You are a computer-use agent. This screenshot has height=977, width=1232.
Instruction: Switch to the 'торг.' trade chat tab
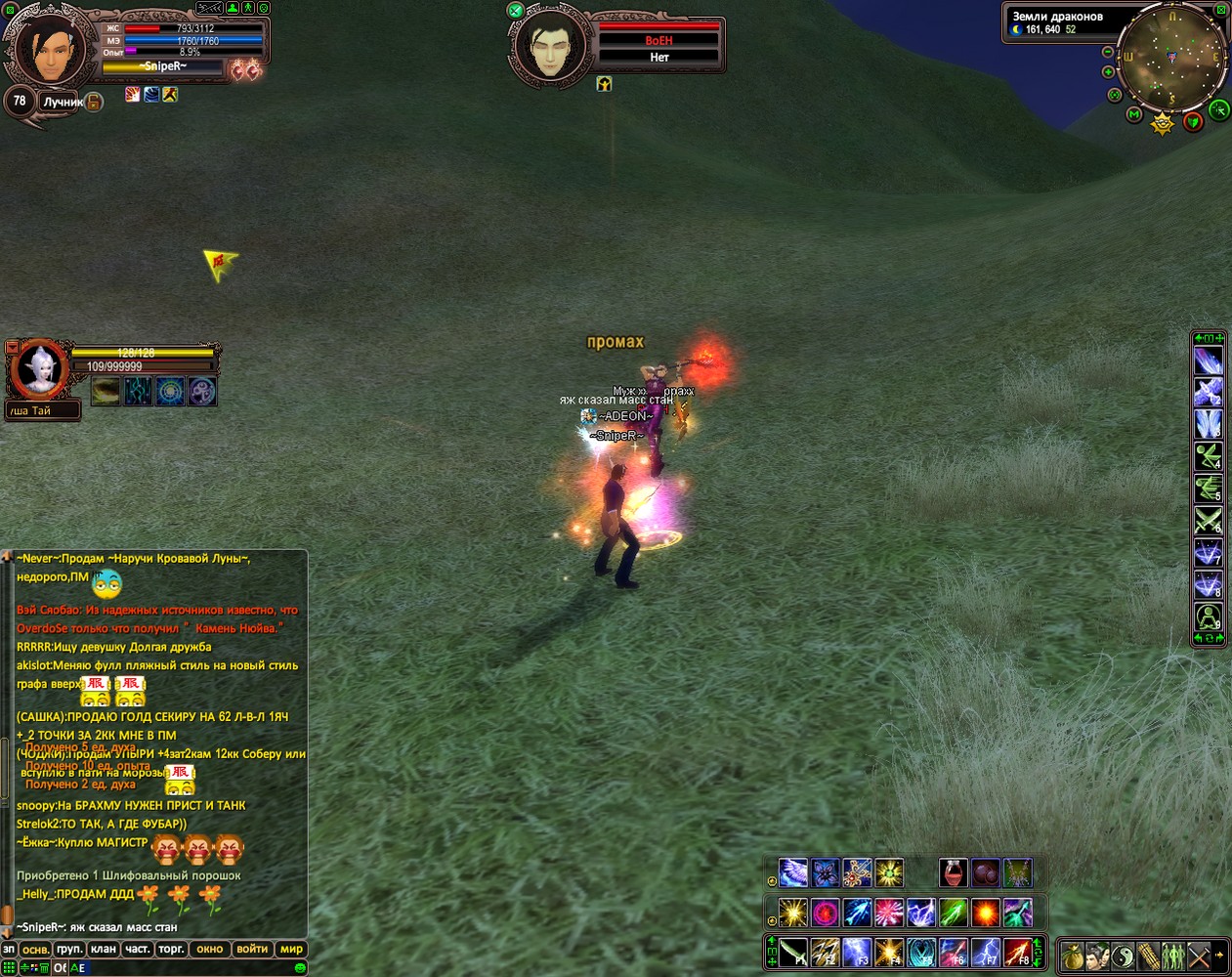(171, 949)
